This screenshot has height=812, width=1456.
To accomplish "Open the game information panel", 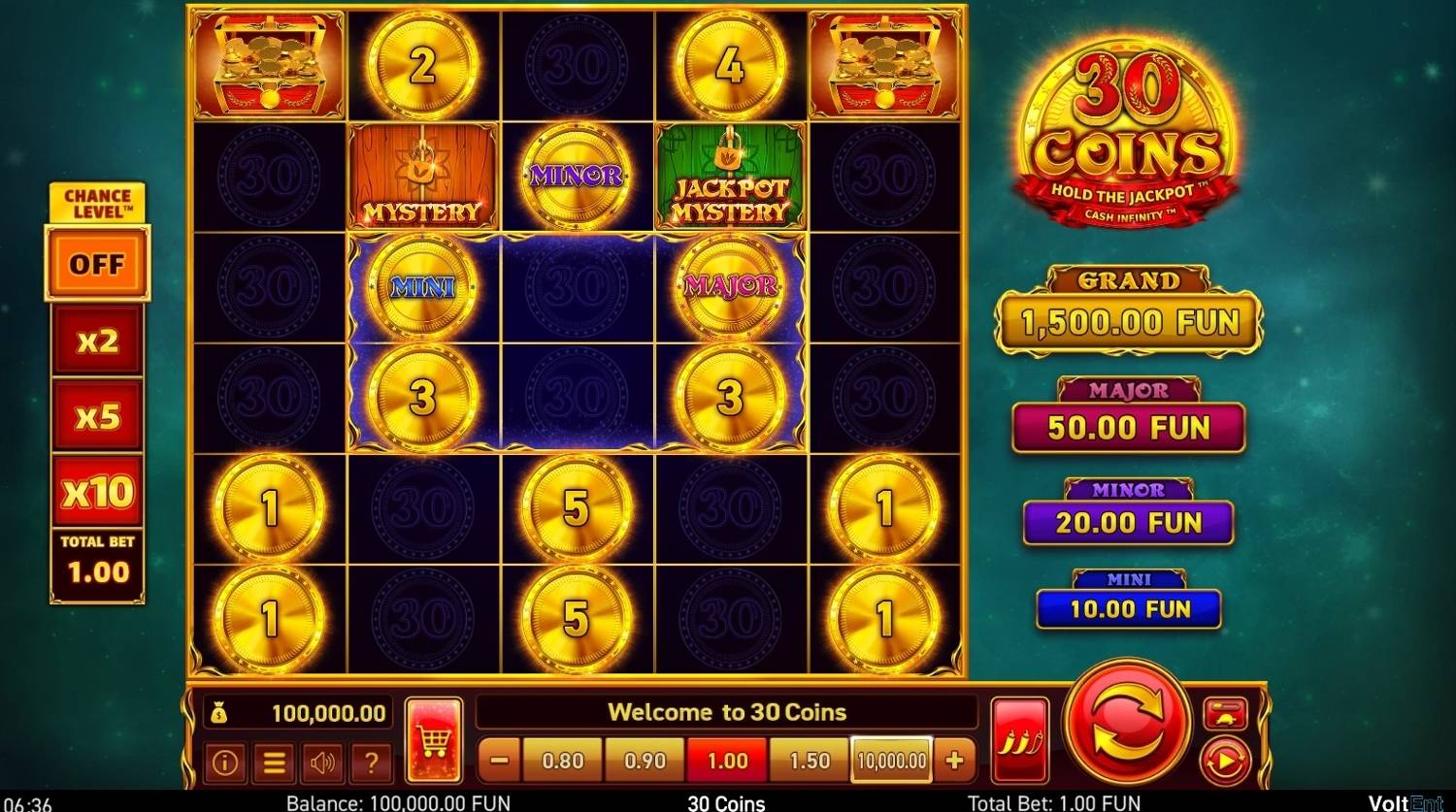I will (225, 763).
